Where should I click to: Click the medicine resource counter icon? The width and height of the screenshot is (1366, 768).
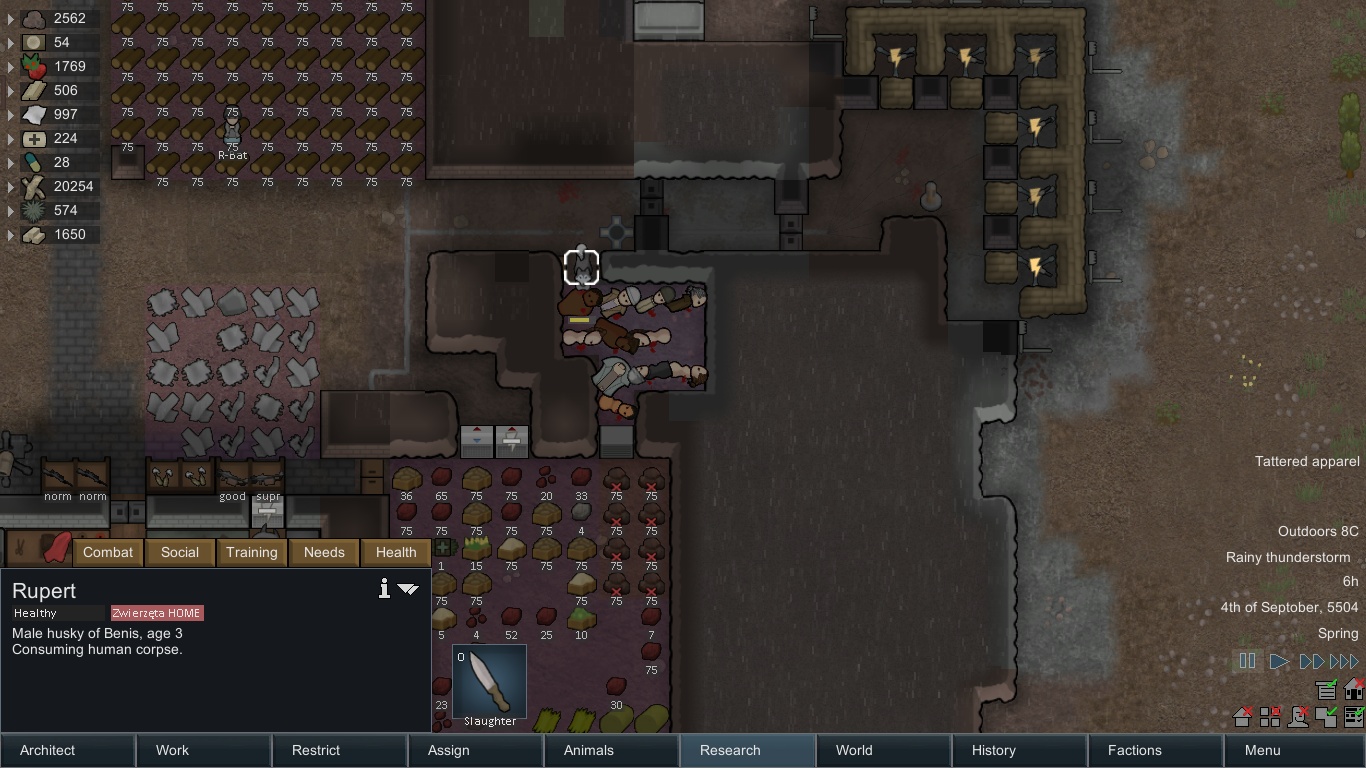pyautogui.click(x=33, y=138)
